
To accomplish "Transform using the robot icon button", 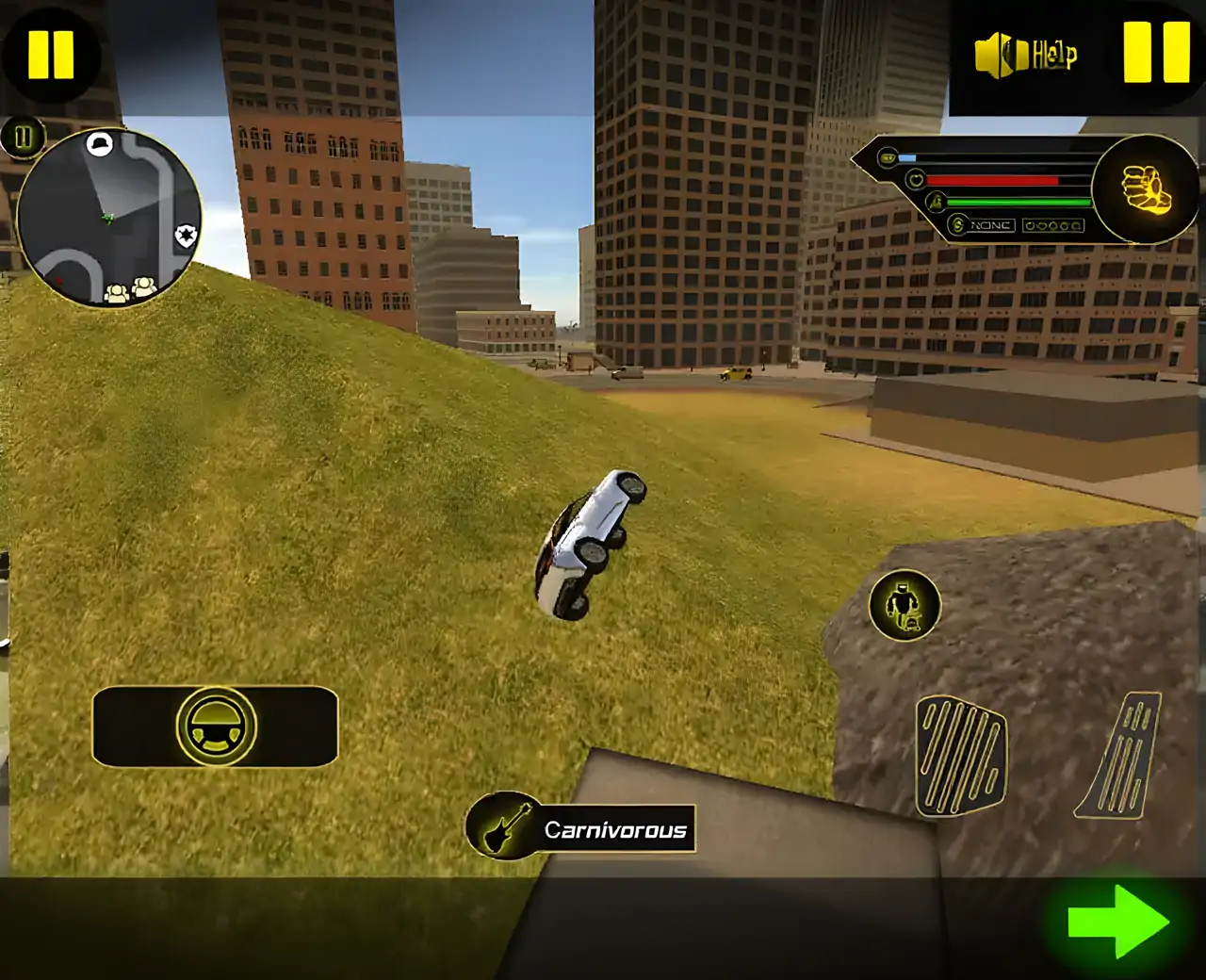I will (904, 605).
